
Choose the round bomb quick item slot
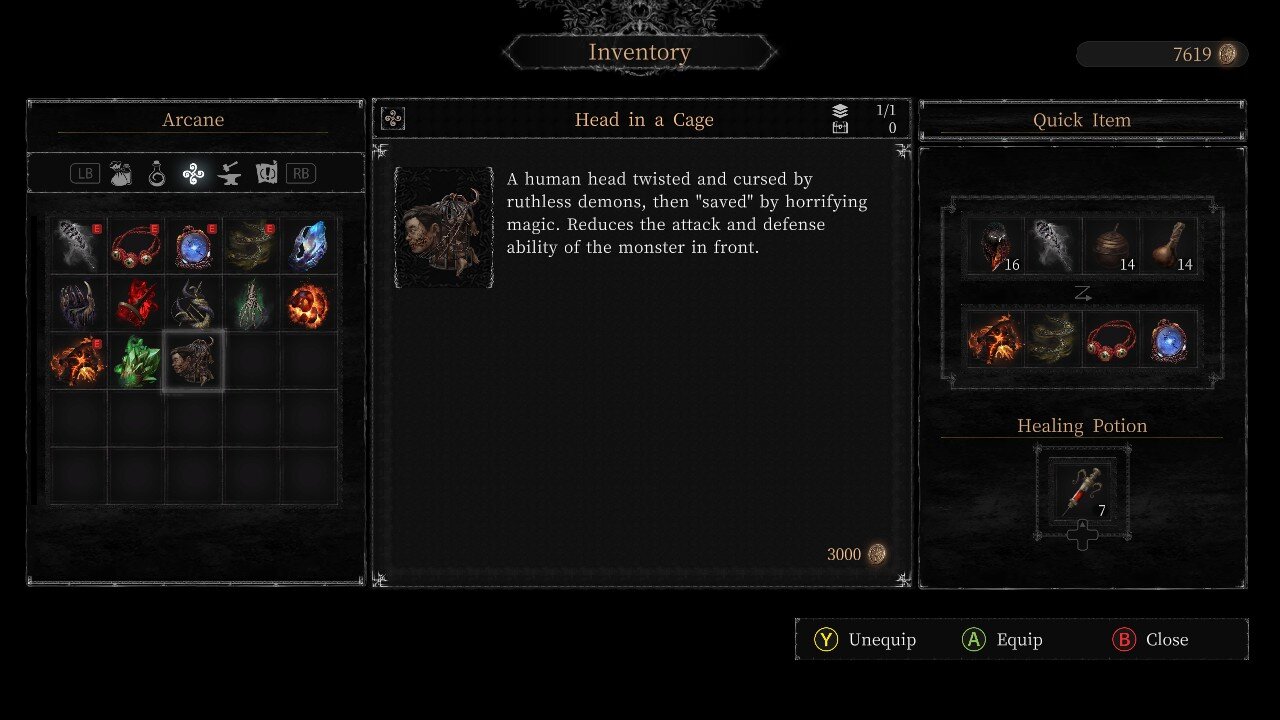coord(1110,246)
